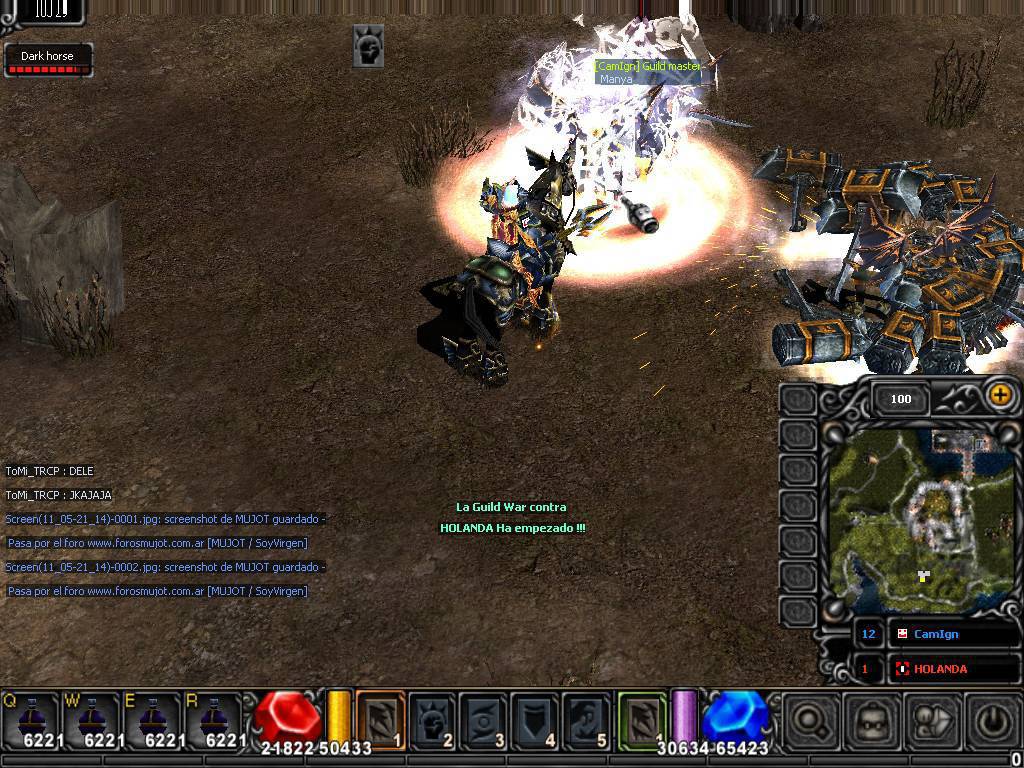Viewport: 1024px width, 768px height.
Task: Open the character face menu button
Action: point(869,720)
